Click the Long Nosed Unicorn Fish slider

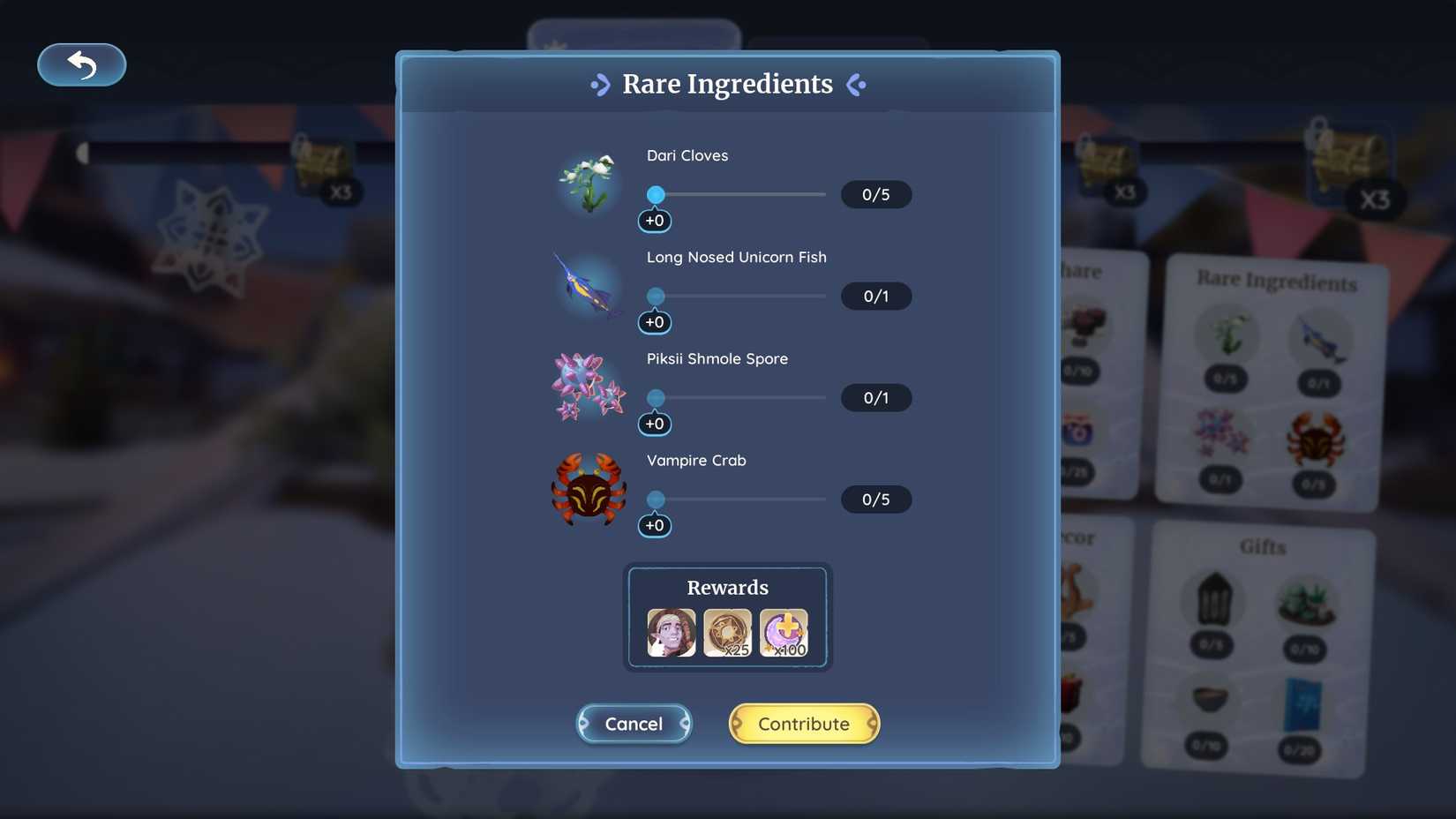(656, 296)
